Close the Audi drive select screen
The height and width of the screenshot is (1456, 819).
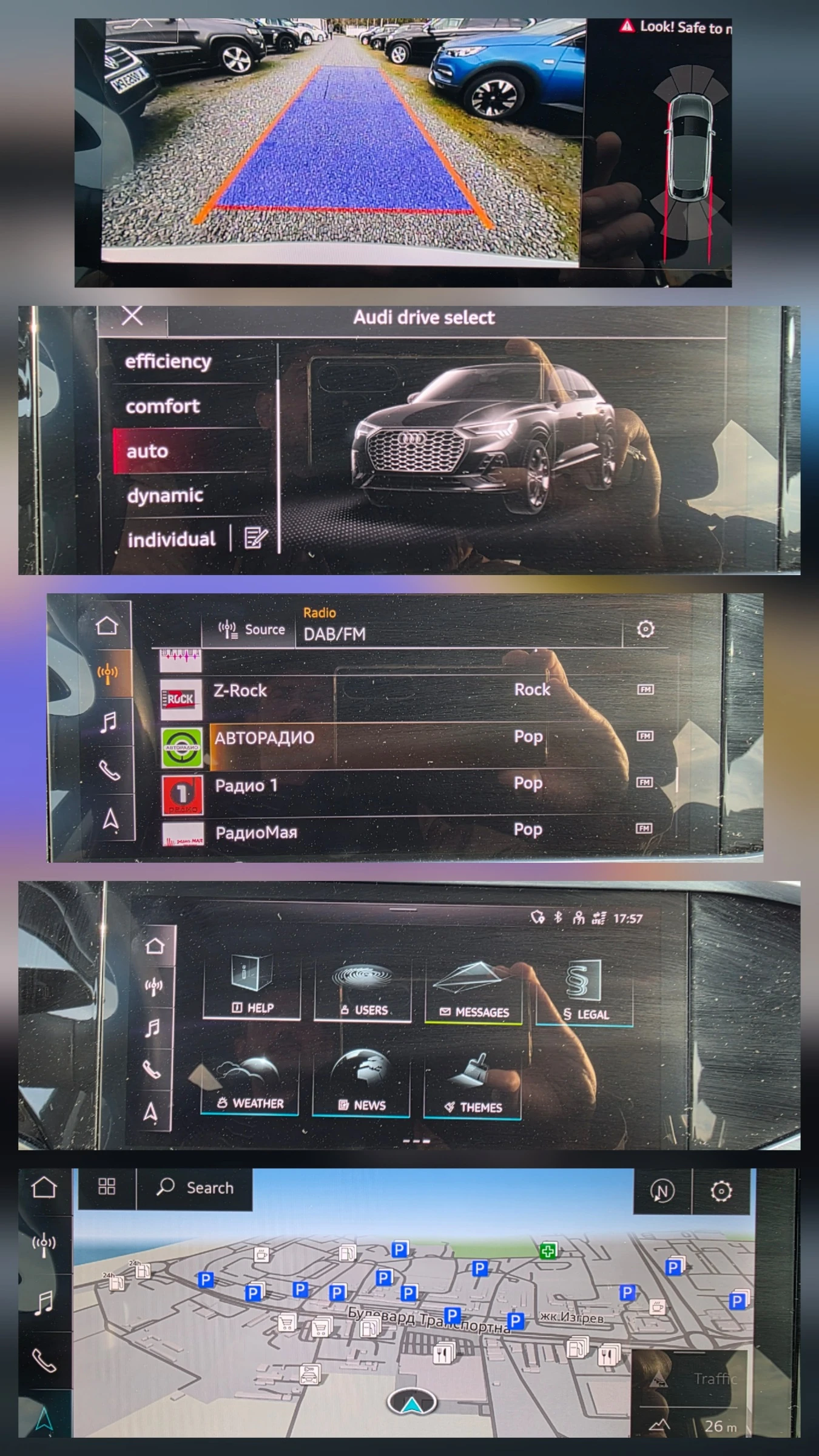[132, 316]
